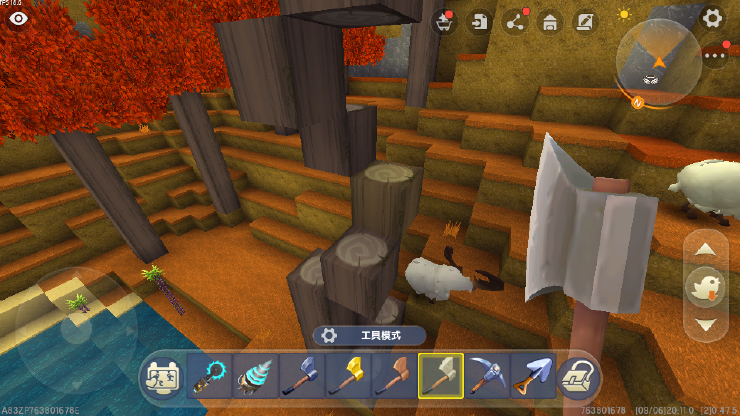Open the notes edit icon
Screen dimensions: 740x416
[585, 22]
